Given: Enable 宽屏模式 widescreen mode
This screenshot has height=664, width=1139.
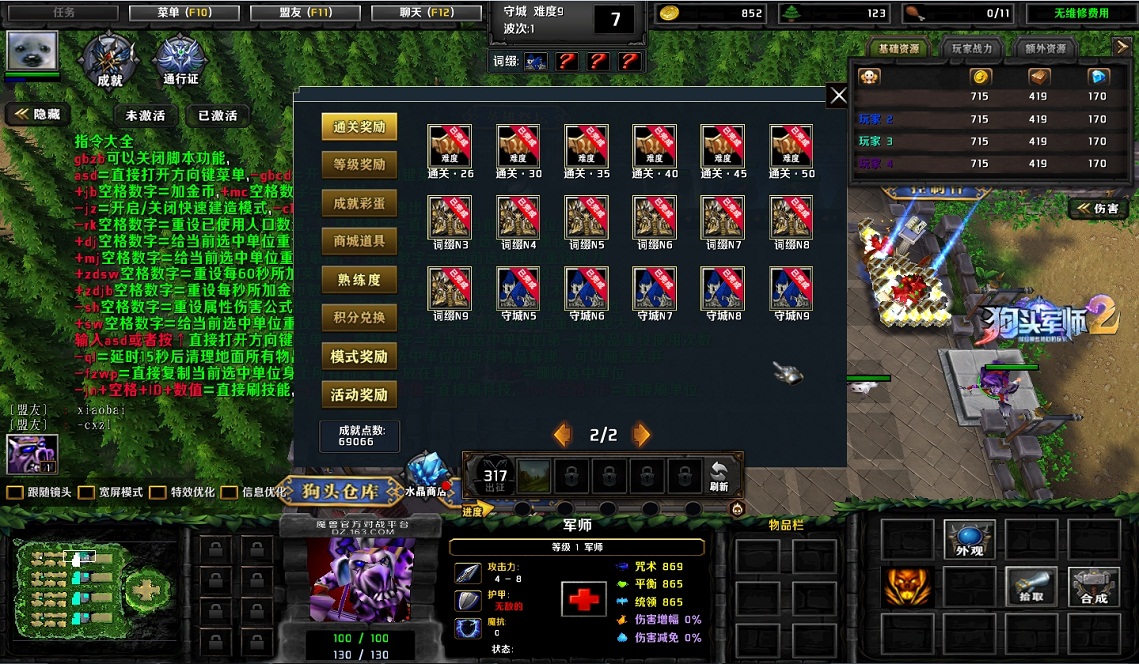Looking at the screenshot, I should (x=87, y=493).
